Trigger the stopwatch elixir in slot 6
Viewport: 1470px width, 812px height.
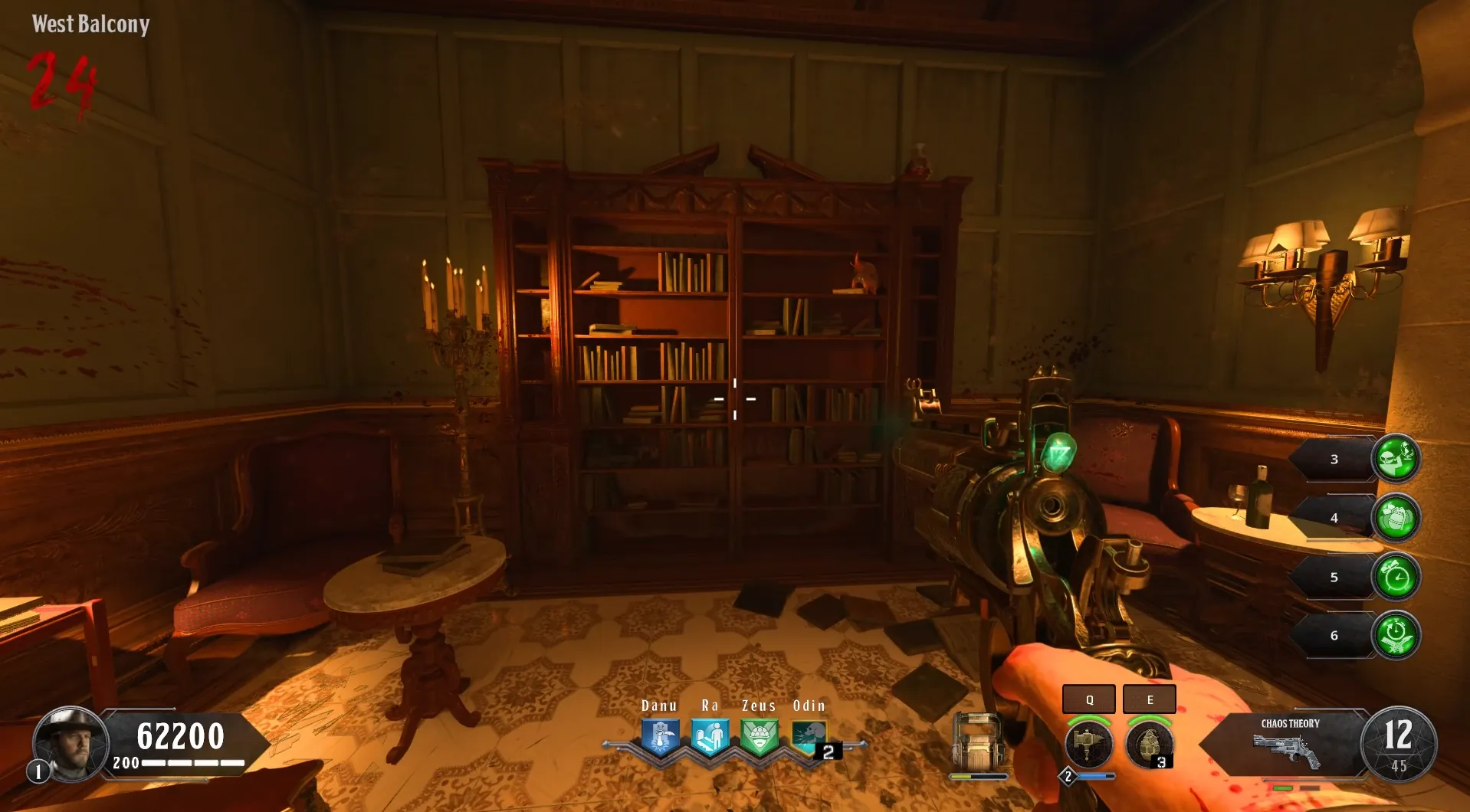(x=1396, y=635)
